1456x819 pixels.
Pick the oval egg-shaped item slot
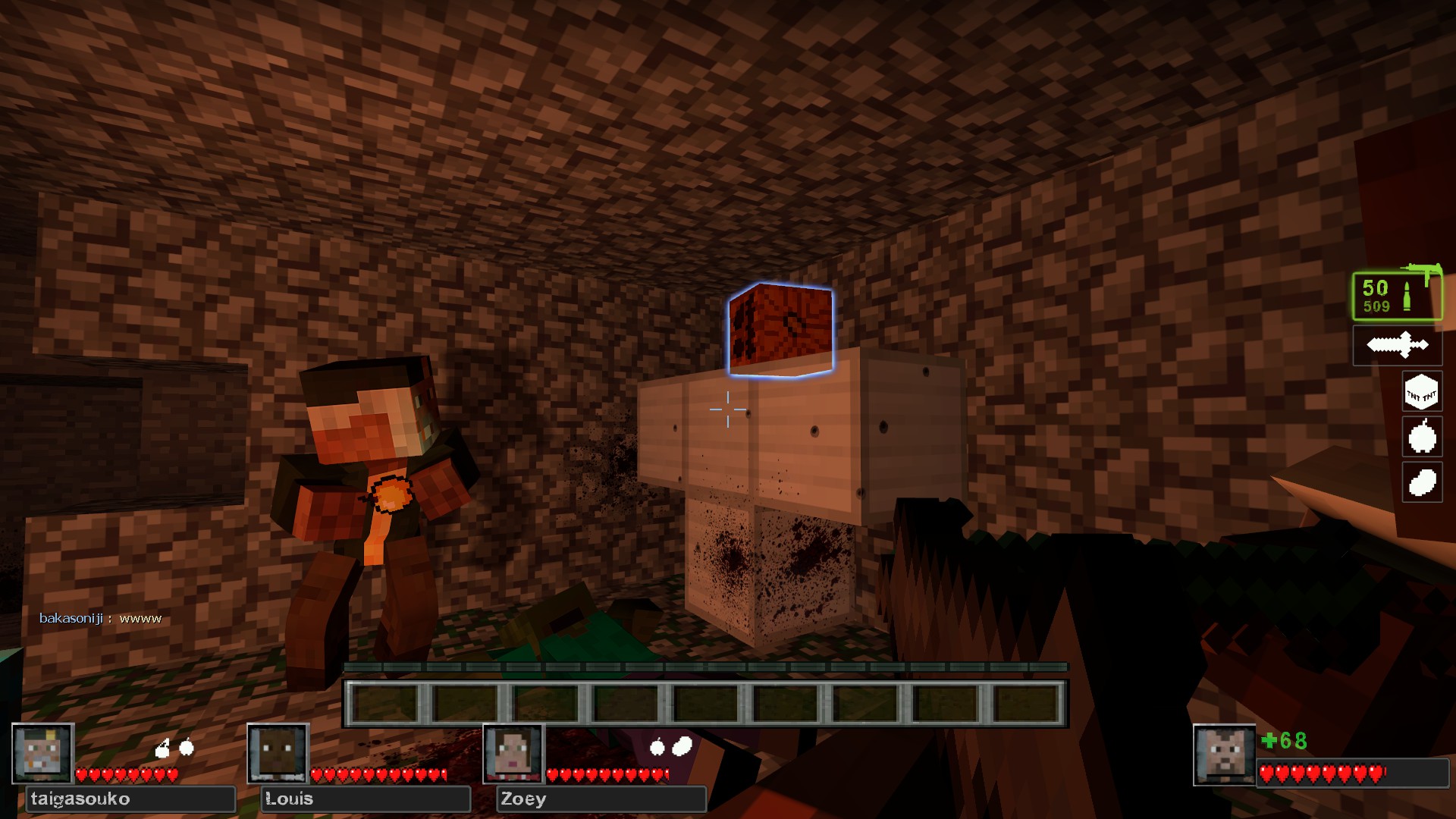[1421, 482]
